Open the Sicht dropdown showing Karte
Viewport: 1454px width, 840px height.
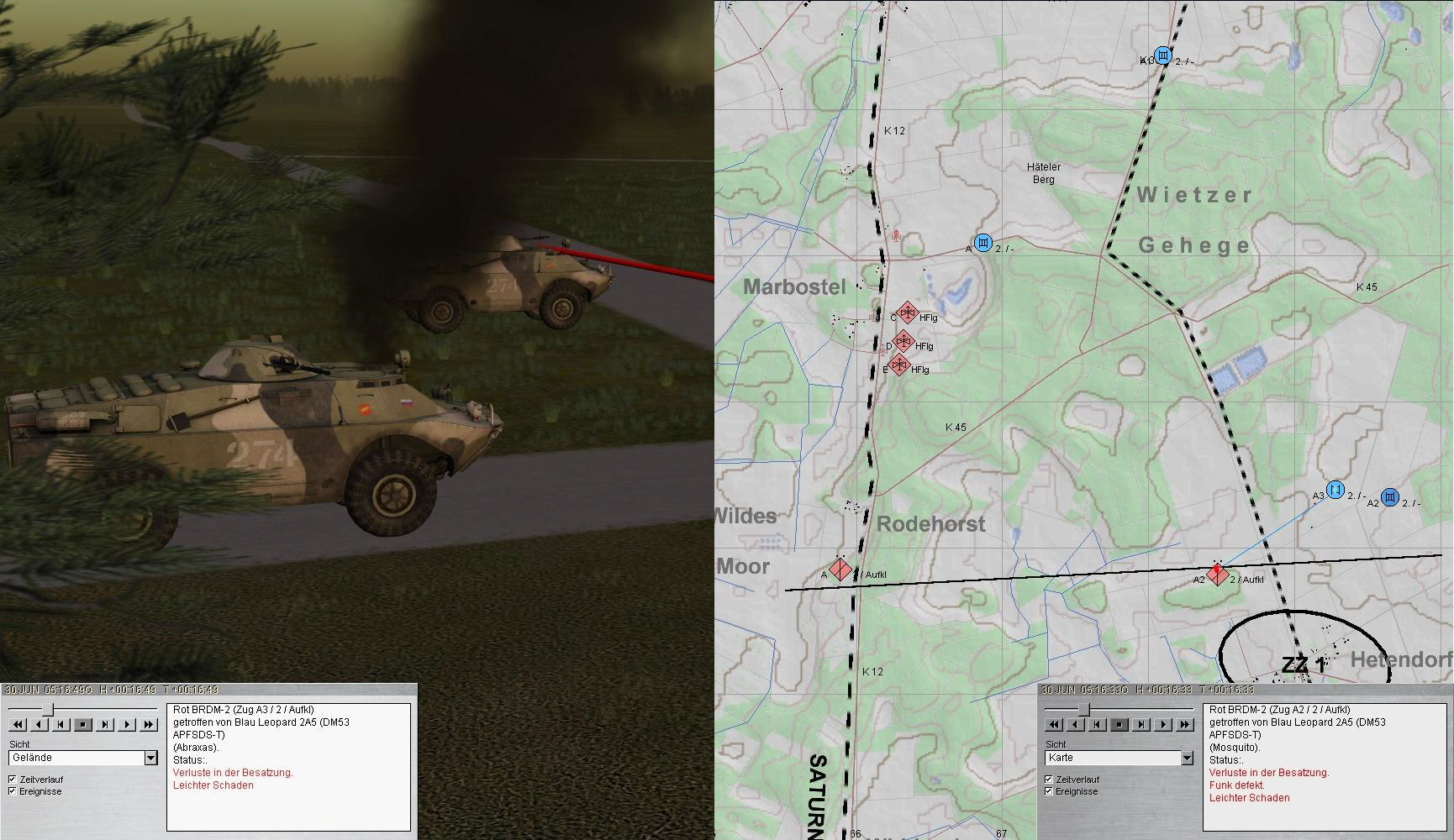pos(1187,759)
